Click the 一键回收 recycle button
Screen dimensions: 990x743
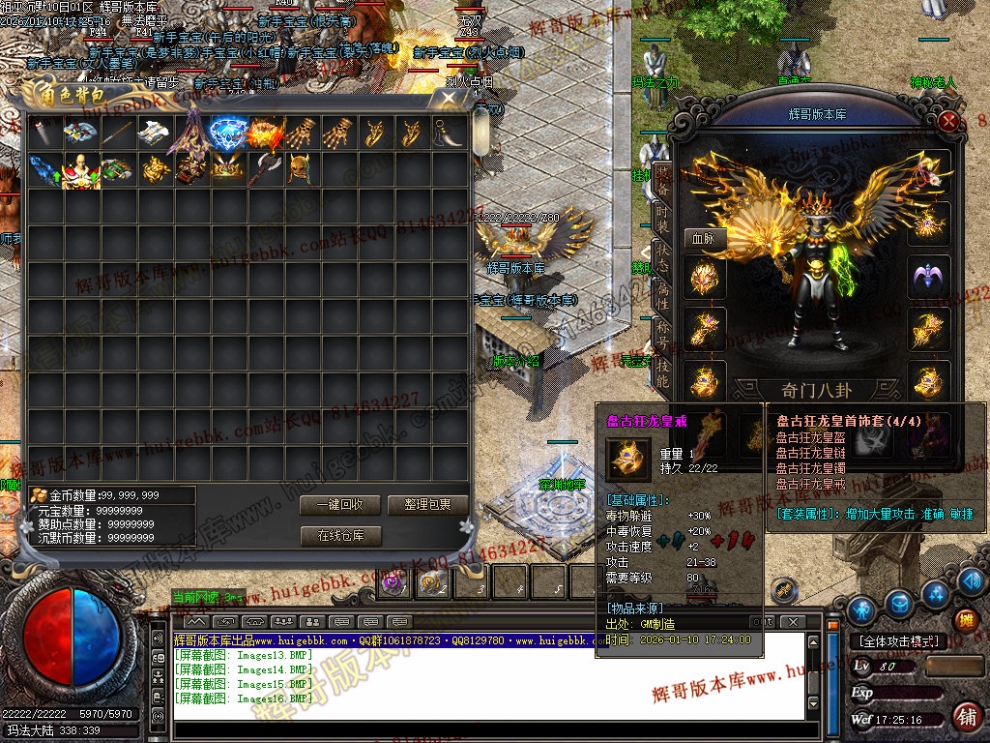[x=341, y=505]
